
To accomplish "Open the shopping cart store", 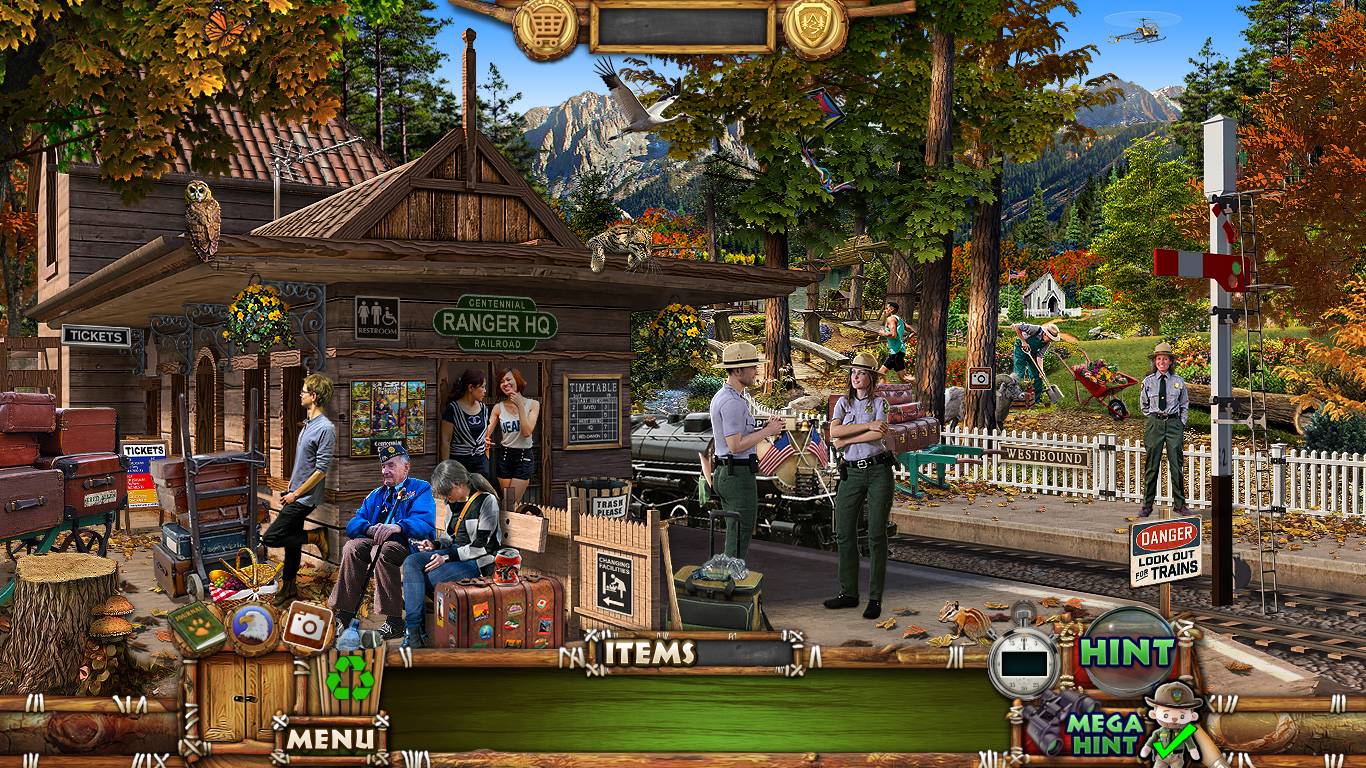I will click(546, 26).
